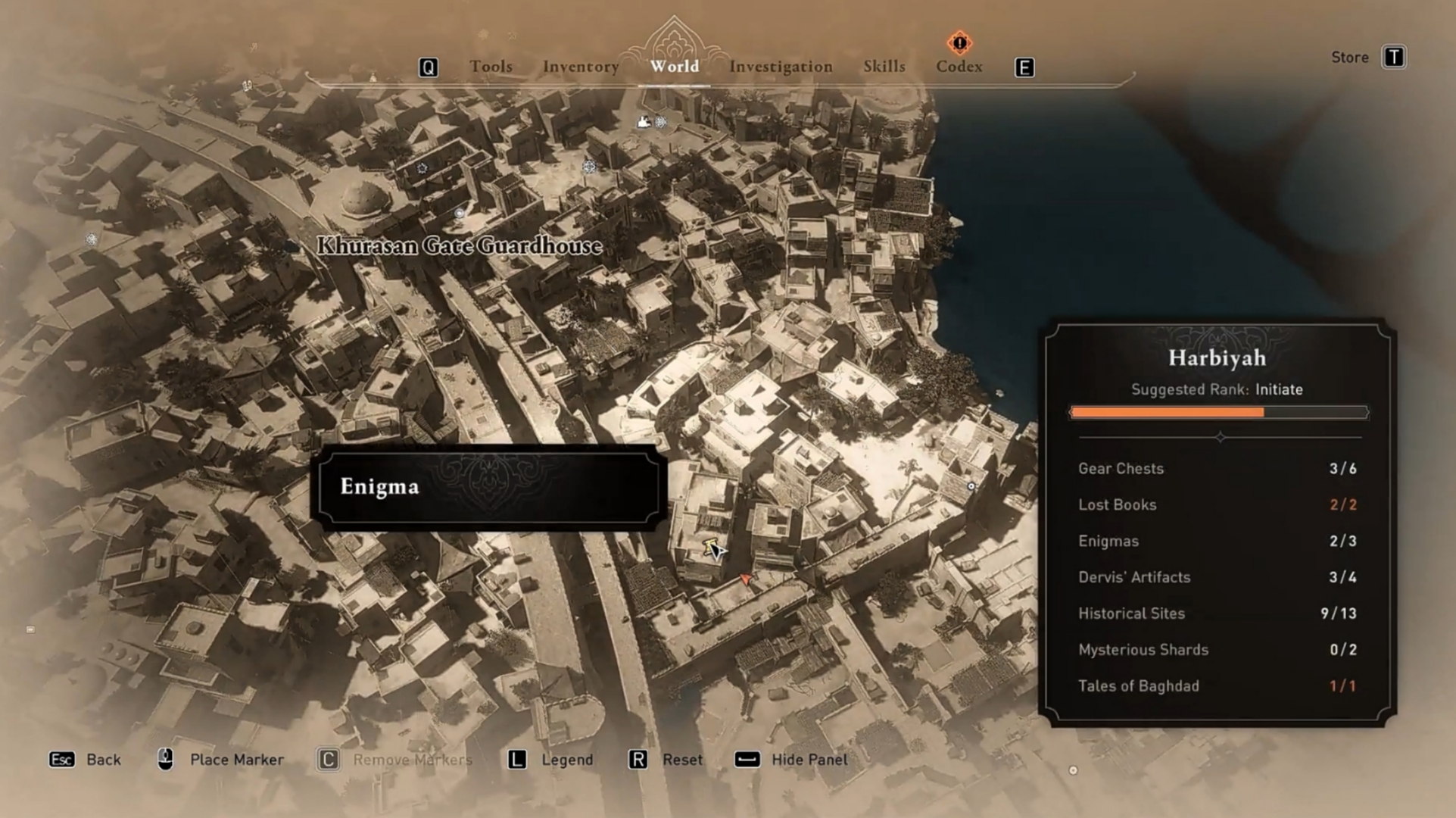The height and width of the screenshot is (818, 1456).
Task: Select the Enigmas progress row
Action: pyautogui.click(x=1217, y=542)
